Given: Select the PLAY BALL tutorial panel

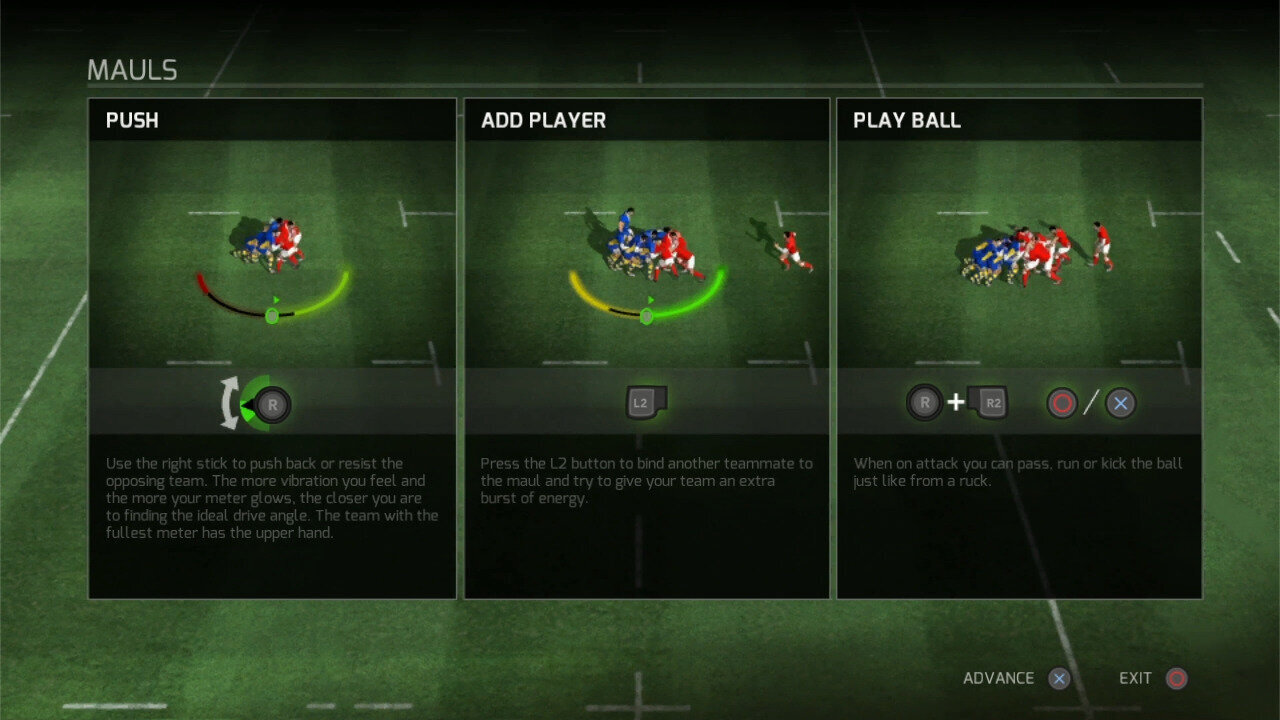Looking at the screenshot, I should click(x=1019, y=348).
